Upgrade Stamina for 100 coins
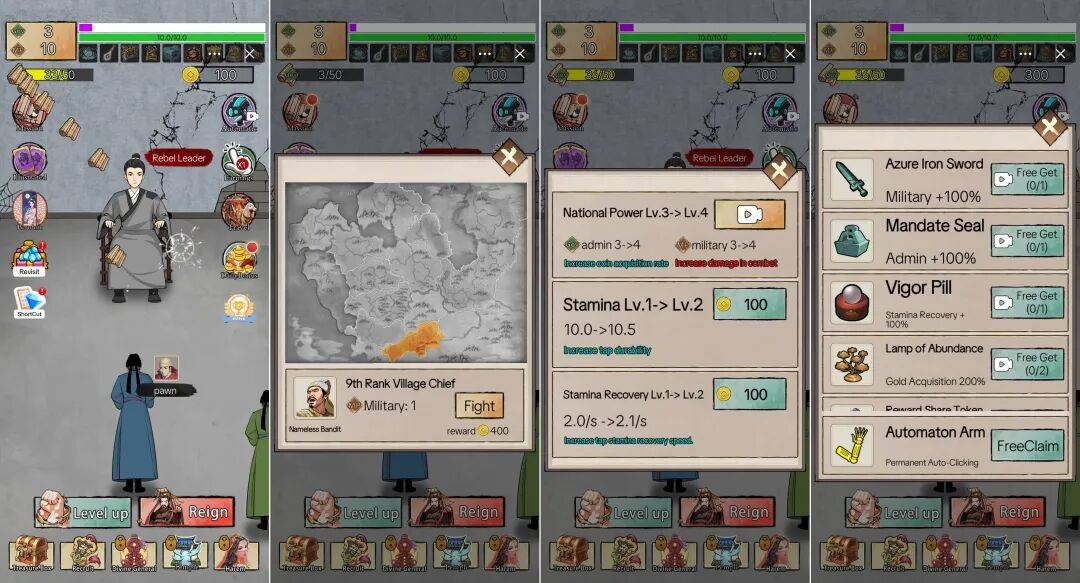 749,303
